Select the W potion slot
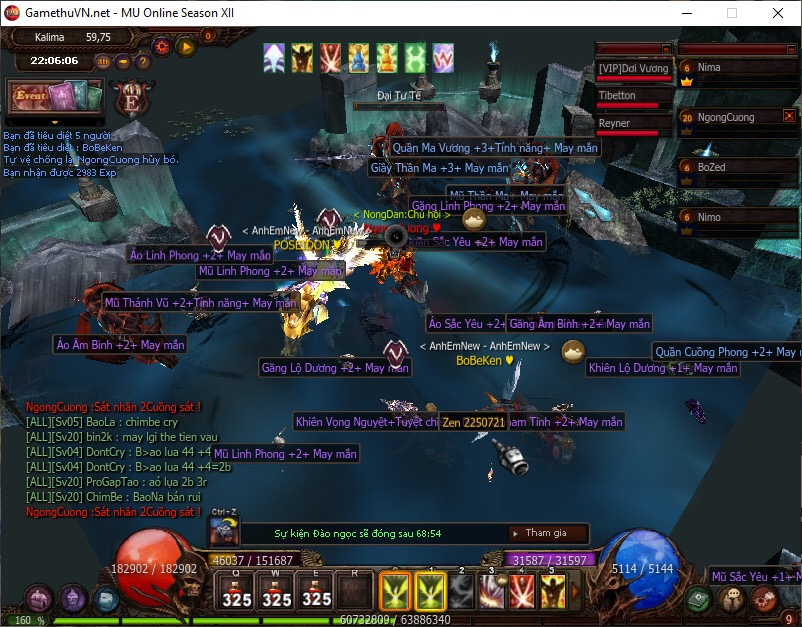 click(x=277, y=592)
